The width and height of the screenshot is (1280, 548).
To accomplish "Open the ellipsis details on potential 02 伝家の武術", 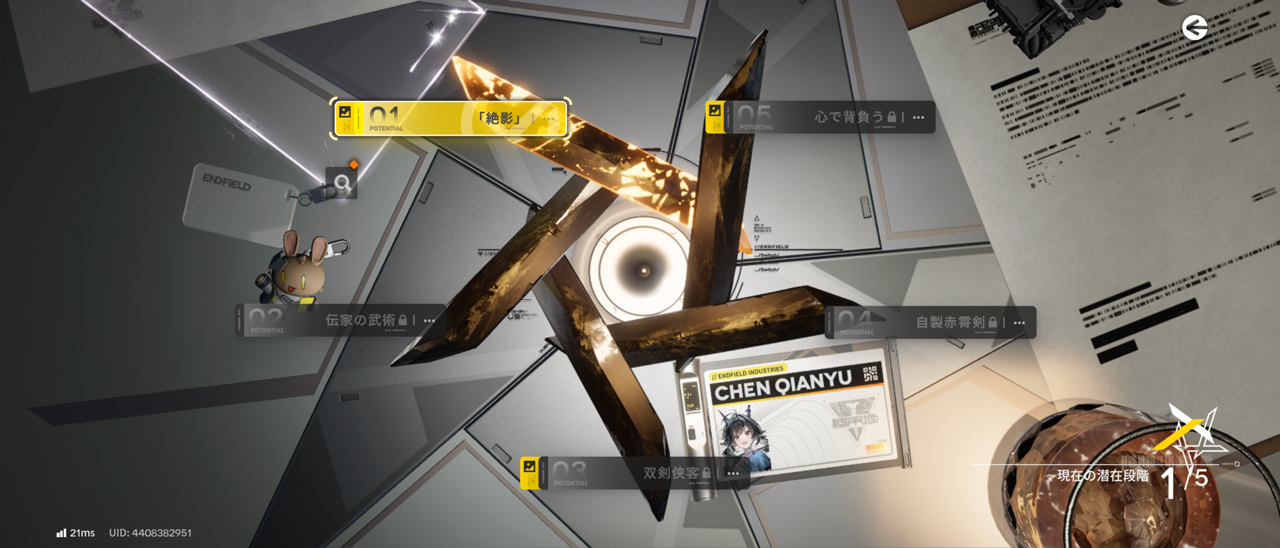I will click(429, 321).
